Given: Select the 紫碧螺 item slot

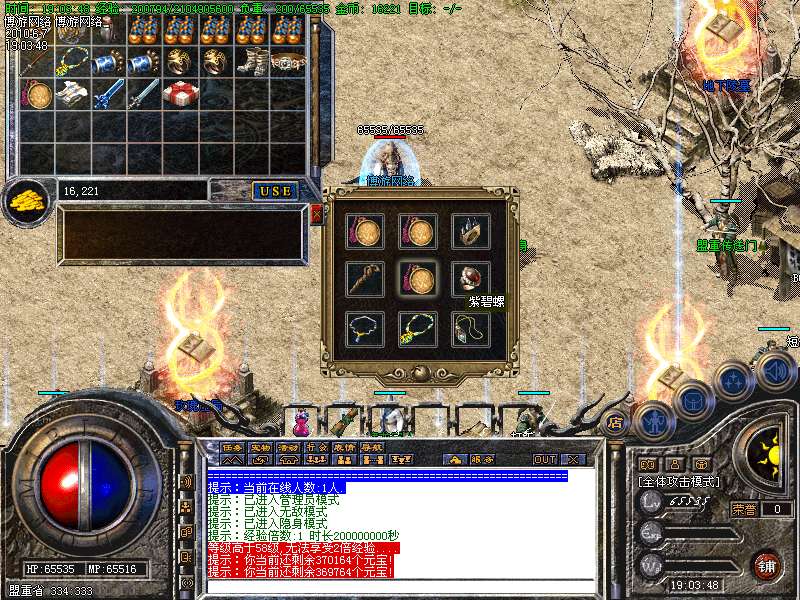Looking at the screenshot, I should [x=471, y=279].
